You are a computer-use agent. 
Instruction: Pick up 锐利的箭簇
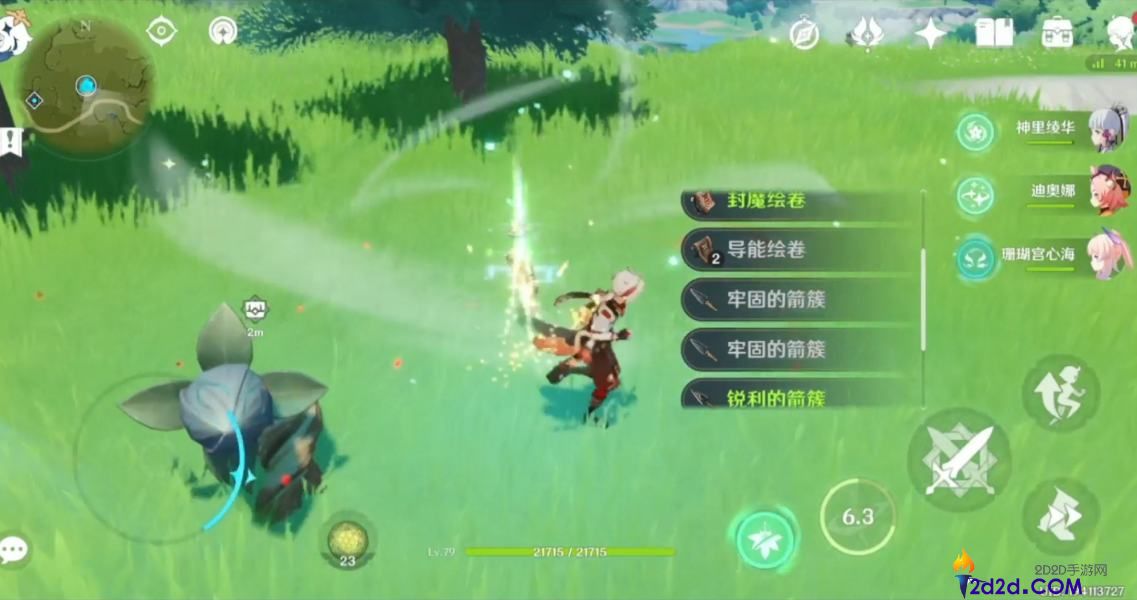coord(800,397)
